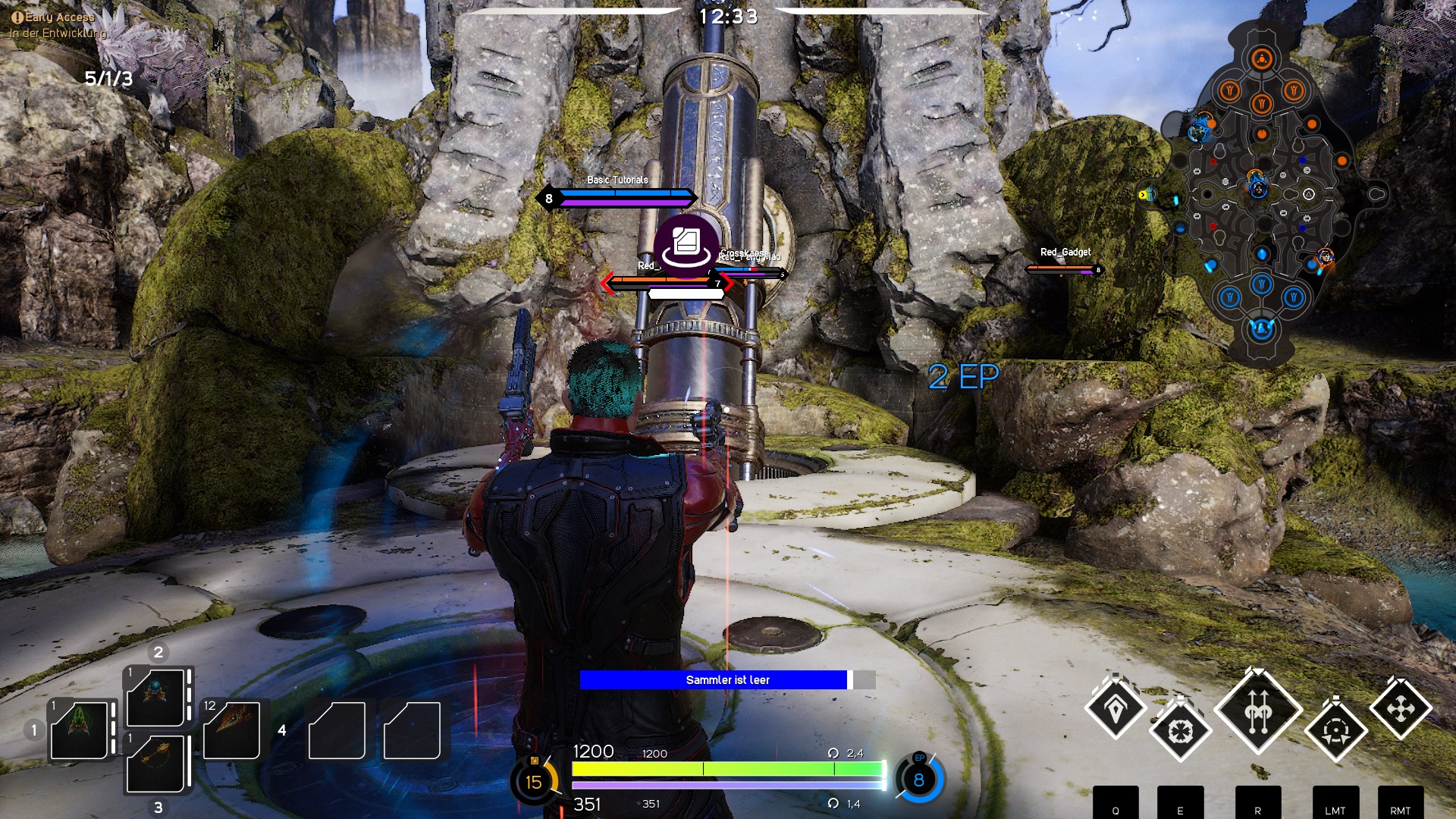1456x819 pixels.
Task: Select the white triangle marker on minimap
Action: coord(1308,195)
